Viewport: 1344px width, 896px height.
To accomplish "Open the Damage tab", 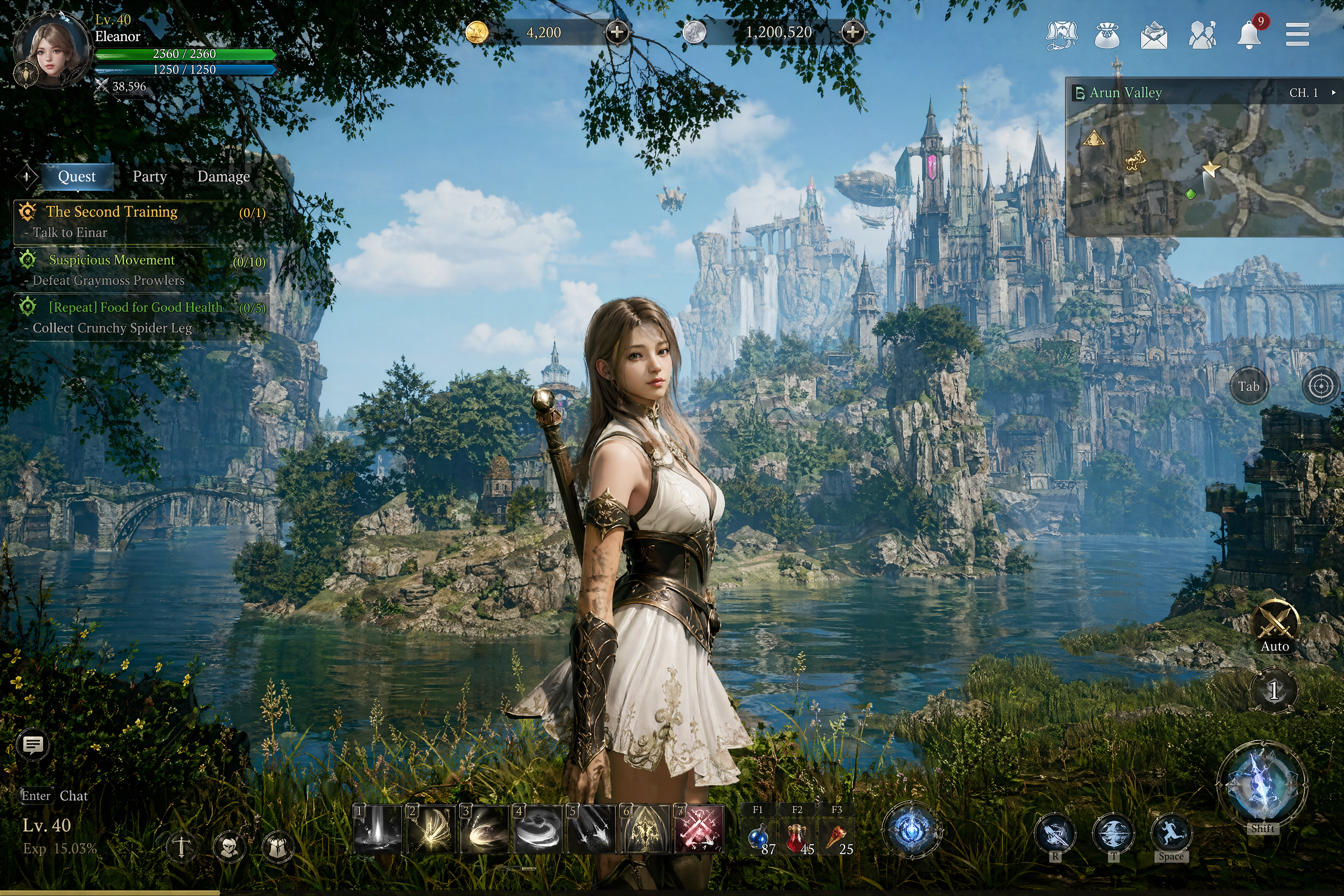I will (224, 177).
